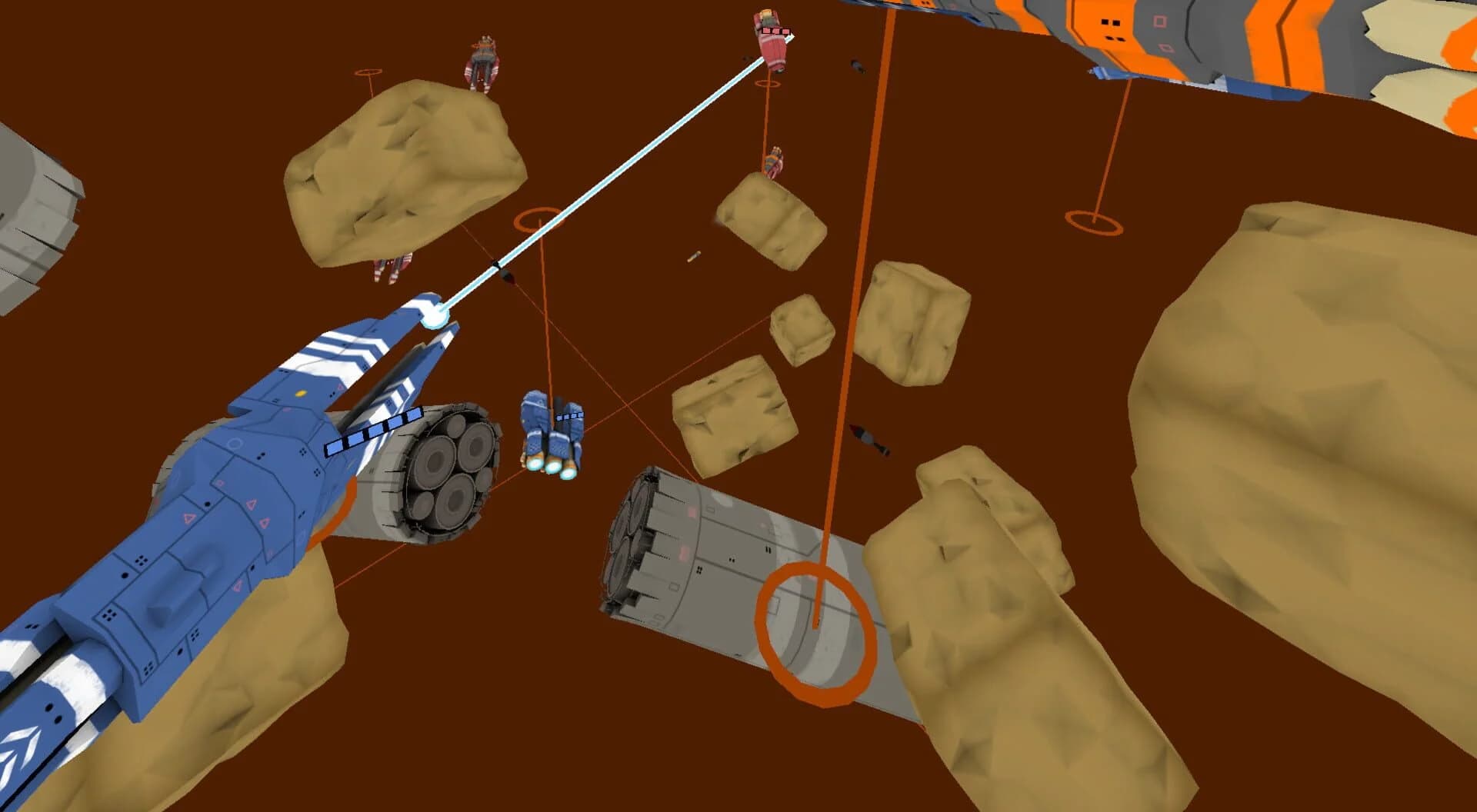Click the red player beside the middle-right rock
This screenshot has height=812, width=1477.
tap(774, 161)
